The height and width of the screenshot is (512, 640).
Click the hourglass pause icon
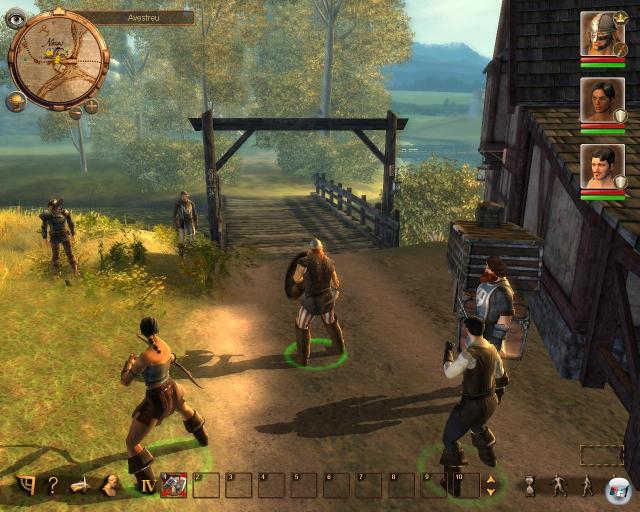tap(529, 486)
